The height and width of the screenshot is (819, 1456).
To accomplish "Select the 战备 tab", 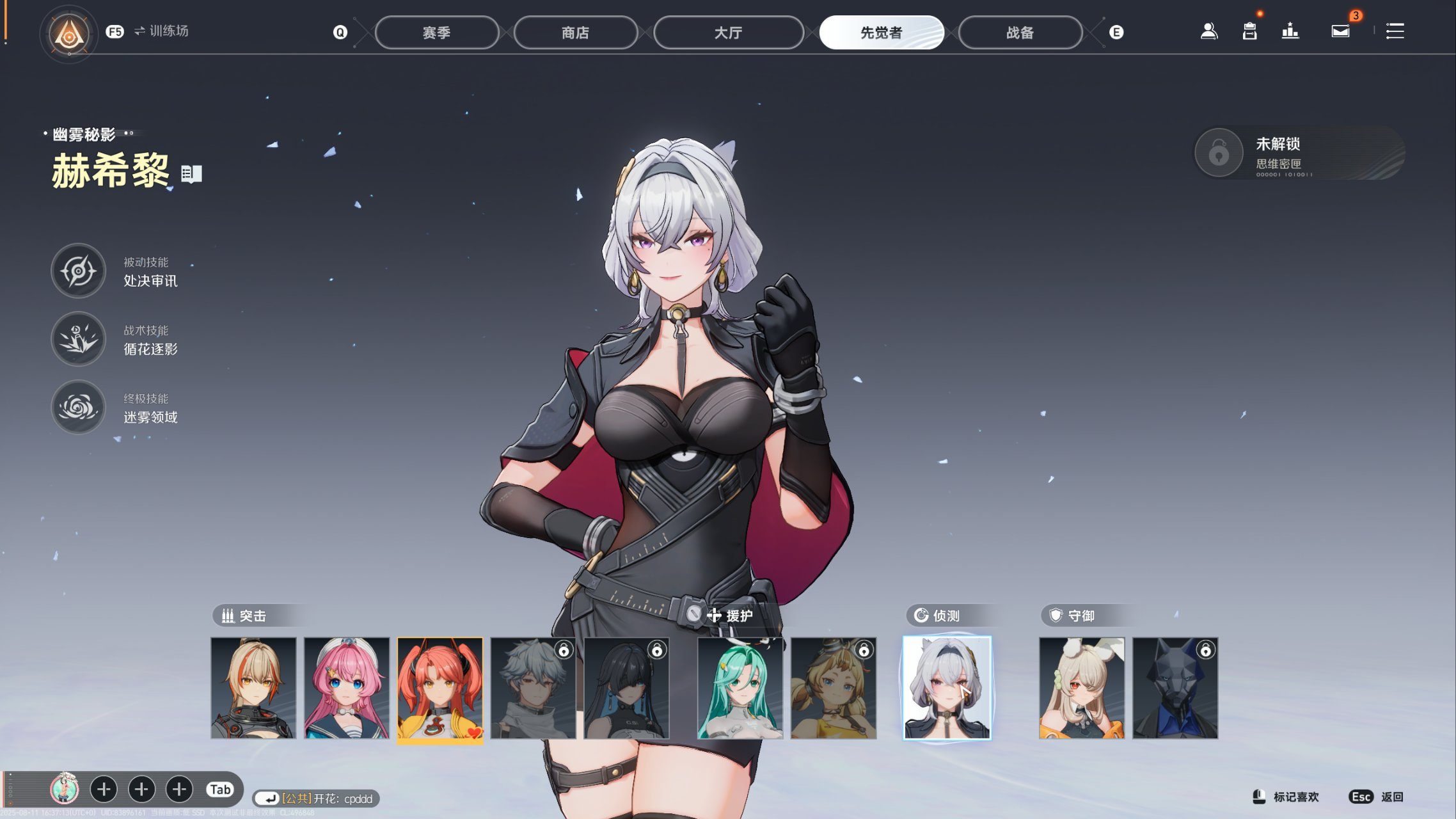I will [1020, 33].
